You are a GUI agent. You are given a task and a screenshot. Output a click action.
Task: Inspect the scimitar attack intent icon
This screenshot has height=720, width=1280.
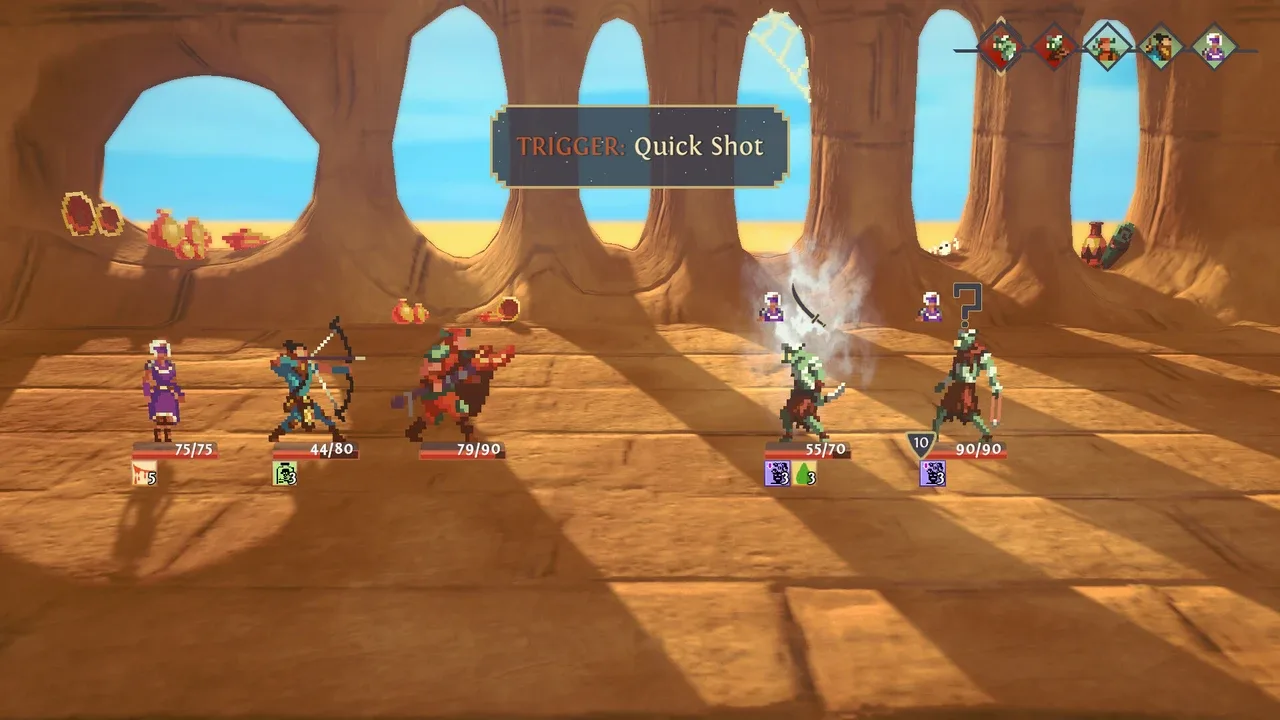tap(808, 305)
